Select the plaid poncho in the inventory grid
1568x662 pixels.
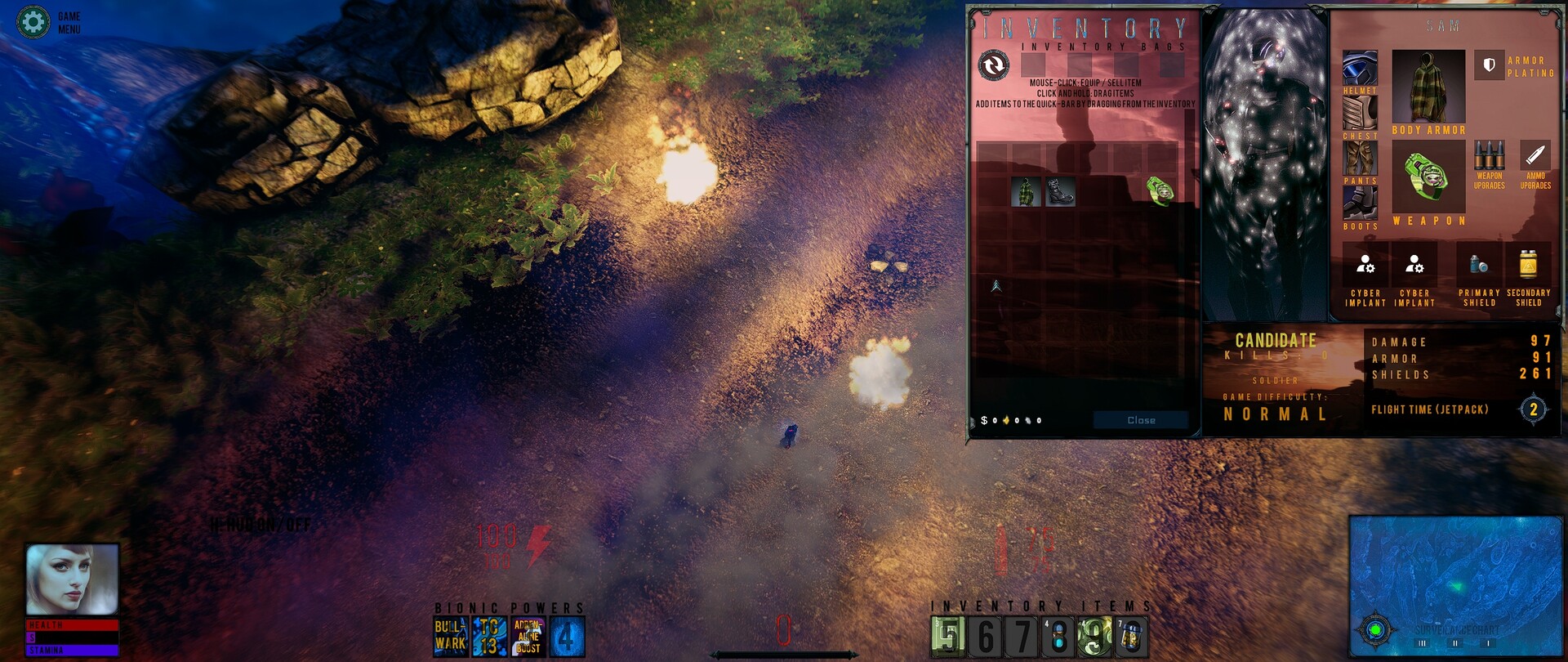pyautogui.click(x=1026, y=192)
